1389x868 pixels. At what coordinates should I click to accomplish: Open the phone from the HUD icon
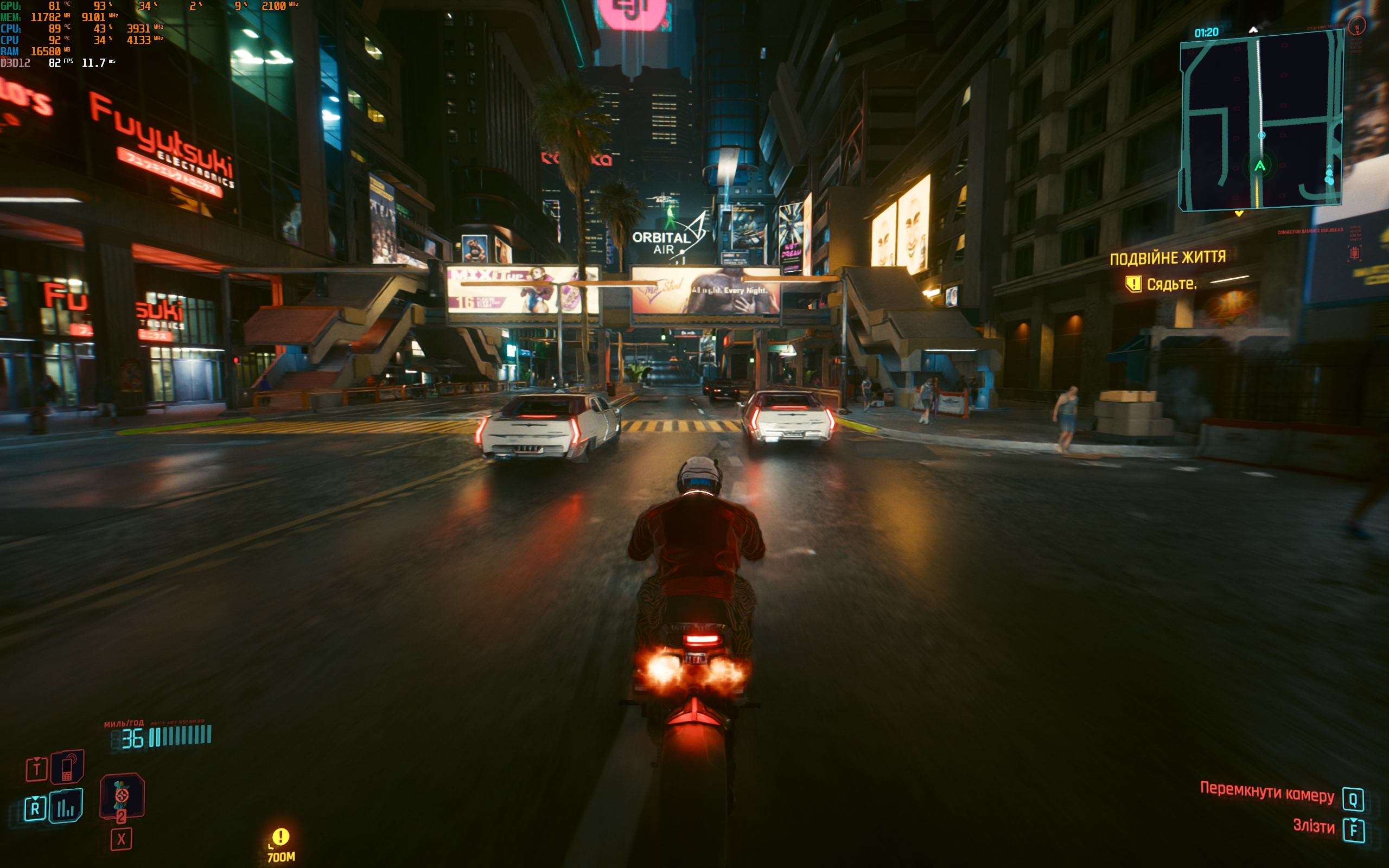pyautogui.click(x=67, y=767)
